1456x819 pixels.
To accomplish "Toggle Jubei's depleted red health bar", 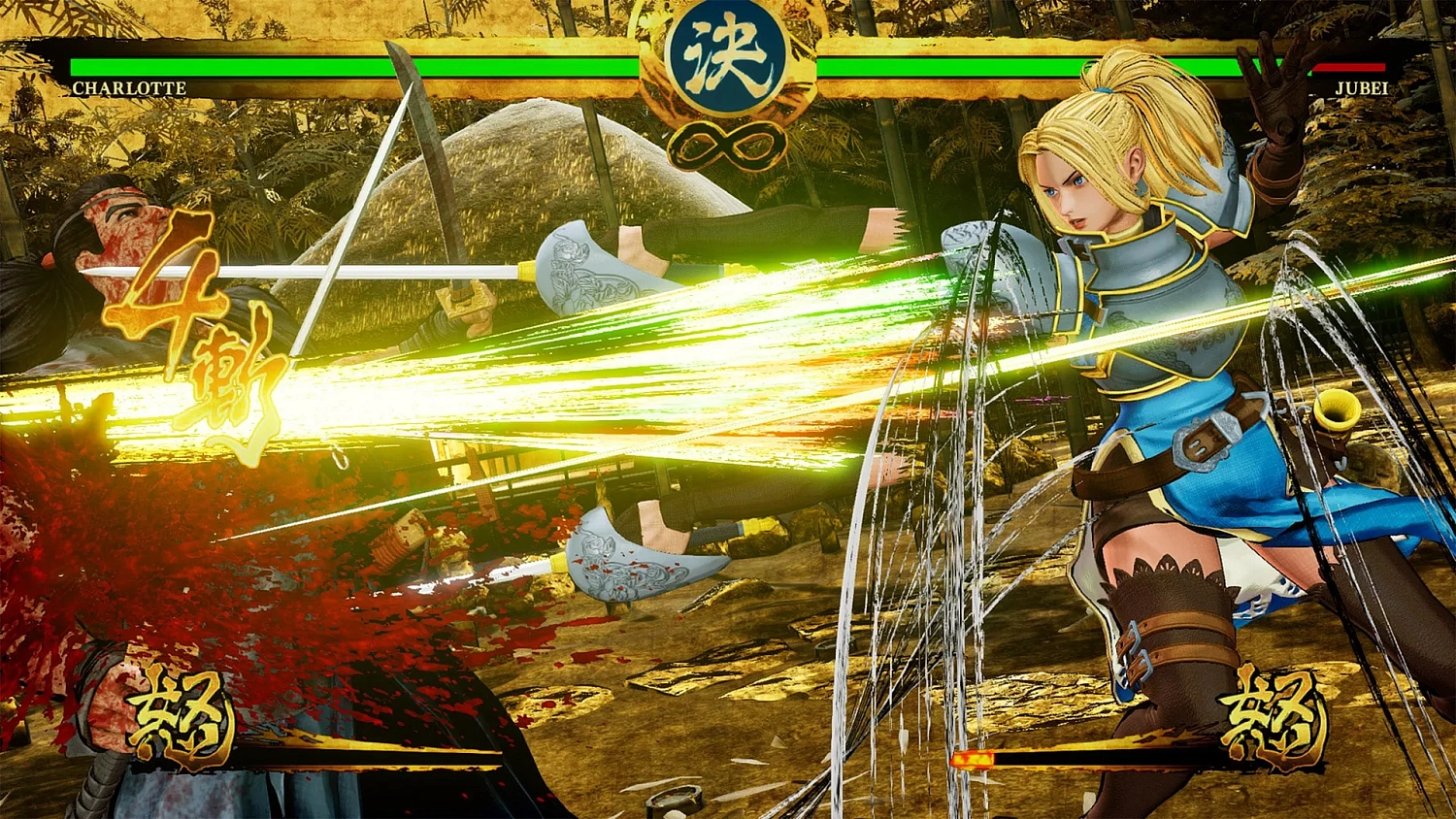I will pyautogui.click(x=1351, y=66).
